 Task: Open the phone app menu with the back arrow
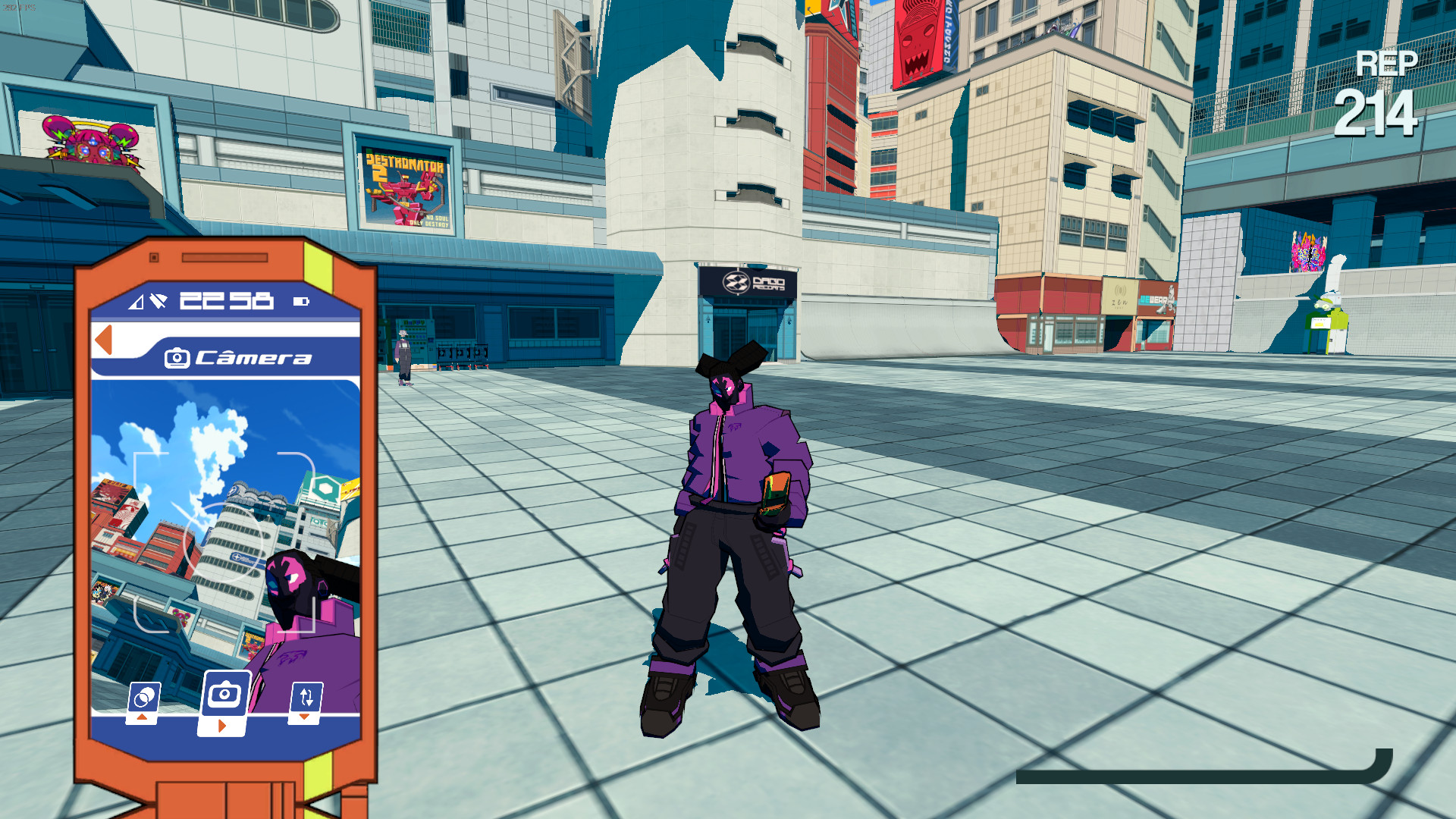pos(104,339)
